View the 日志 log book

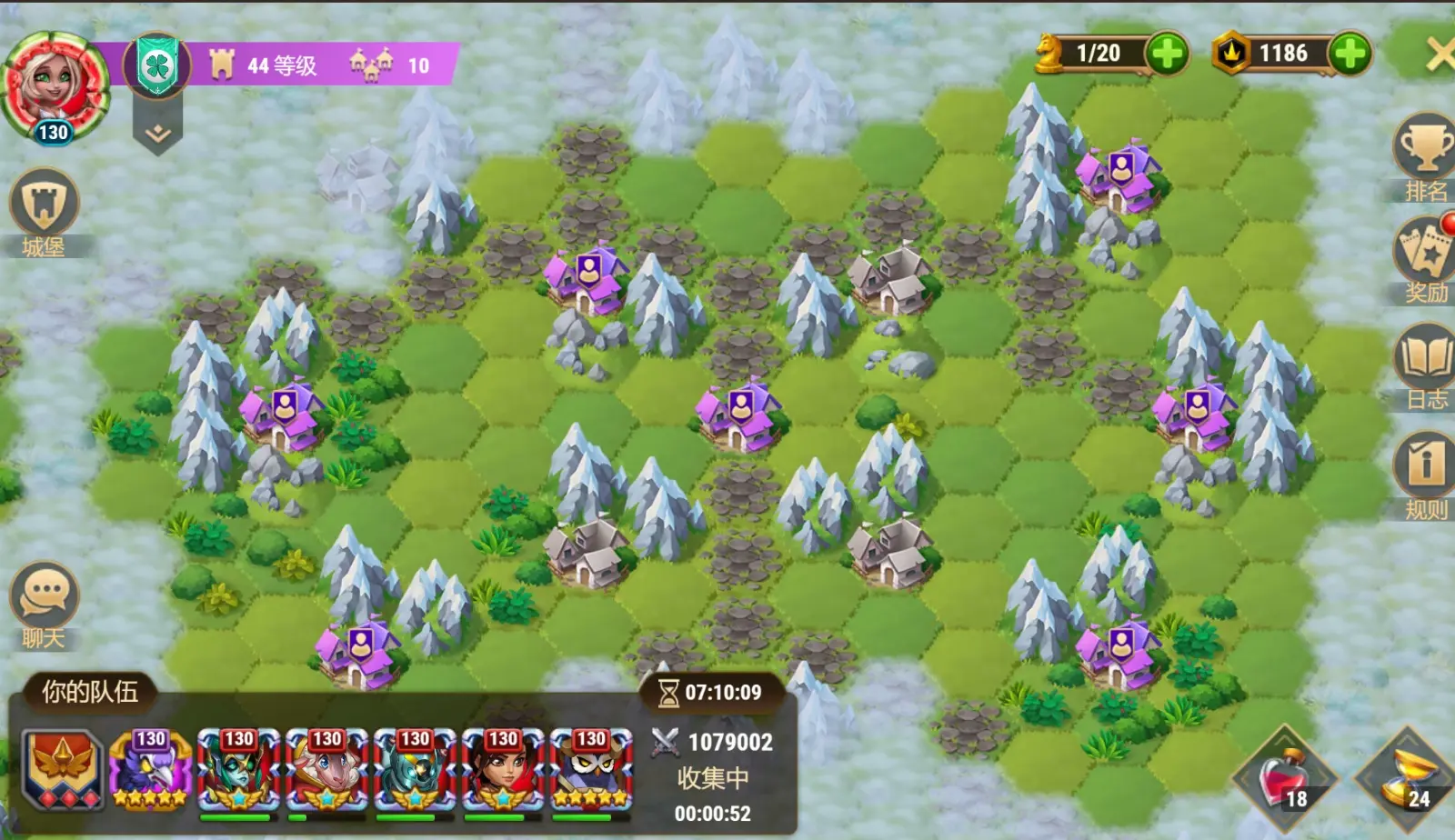click(x=1425, y=358)
